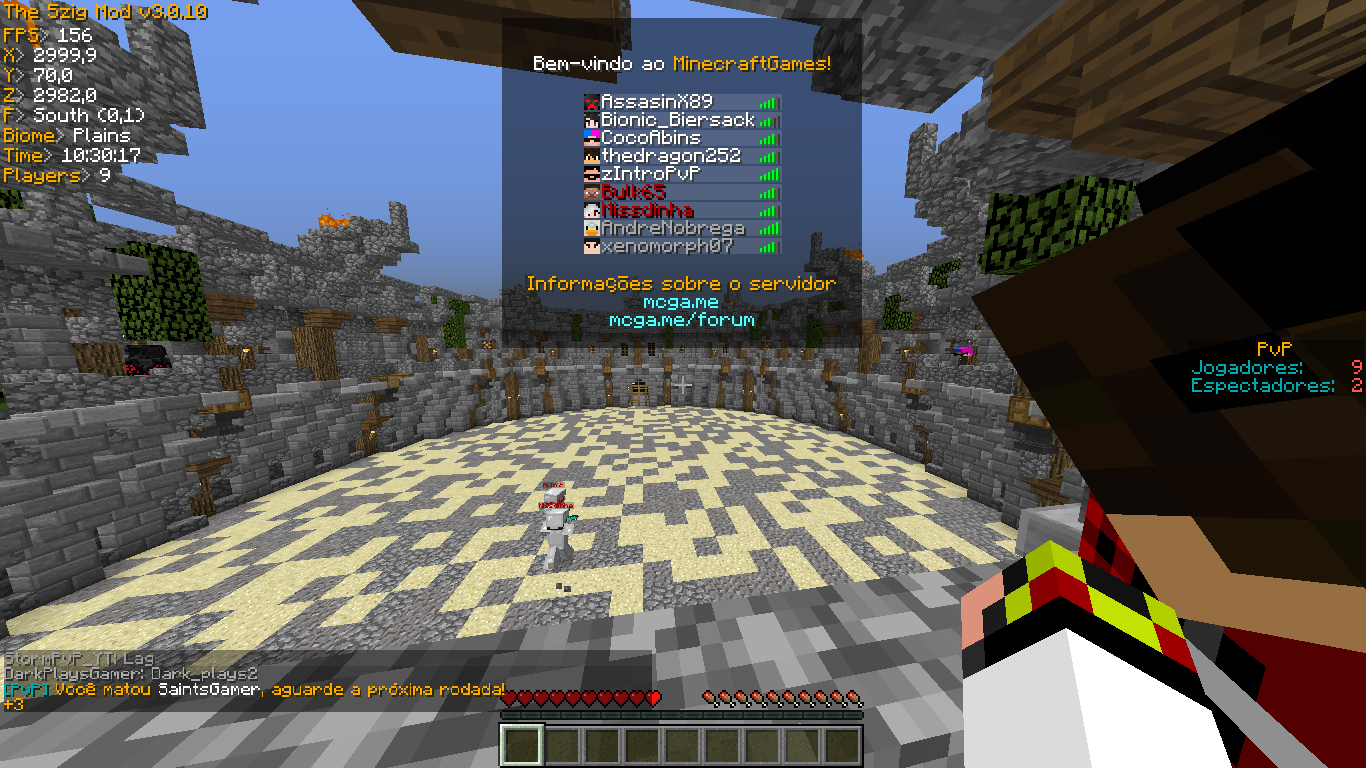Click the zIntroPvP player entry
This screenshot has width=1366, height=768.
651,174
